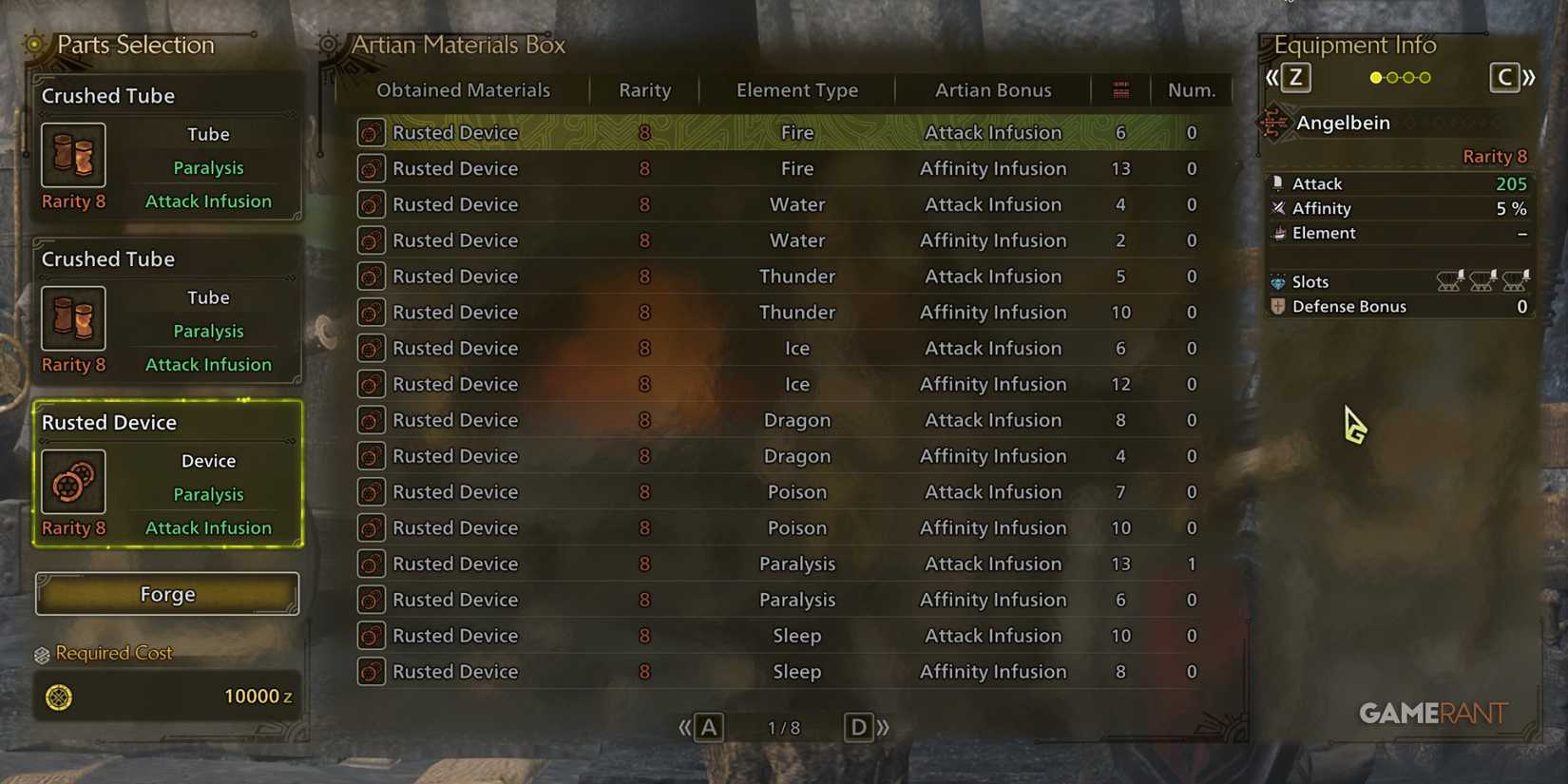Click the Slots decoration icon in Equipment Info
Viewport: 1568px width, 784px height.
coord(1278,281)
